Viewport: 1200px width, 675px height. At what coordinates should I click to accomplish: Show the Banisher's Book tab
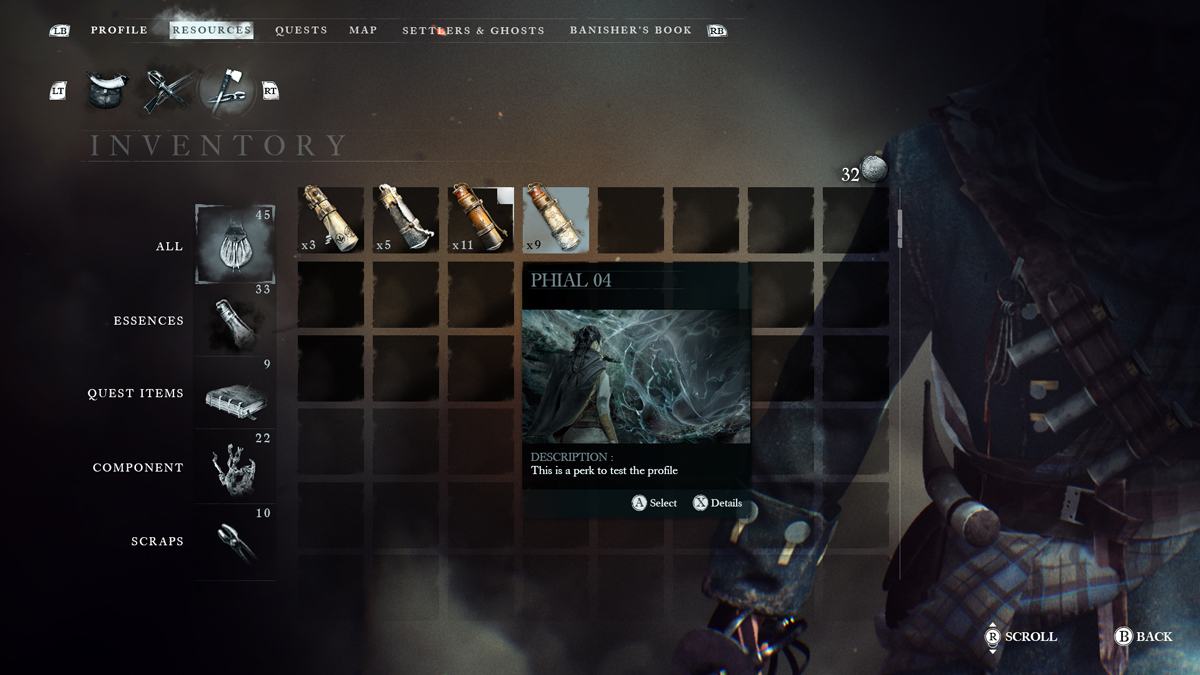[630, 30]
